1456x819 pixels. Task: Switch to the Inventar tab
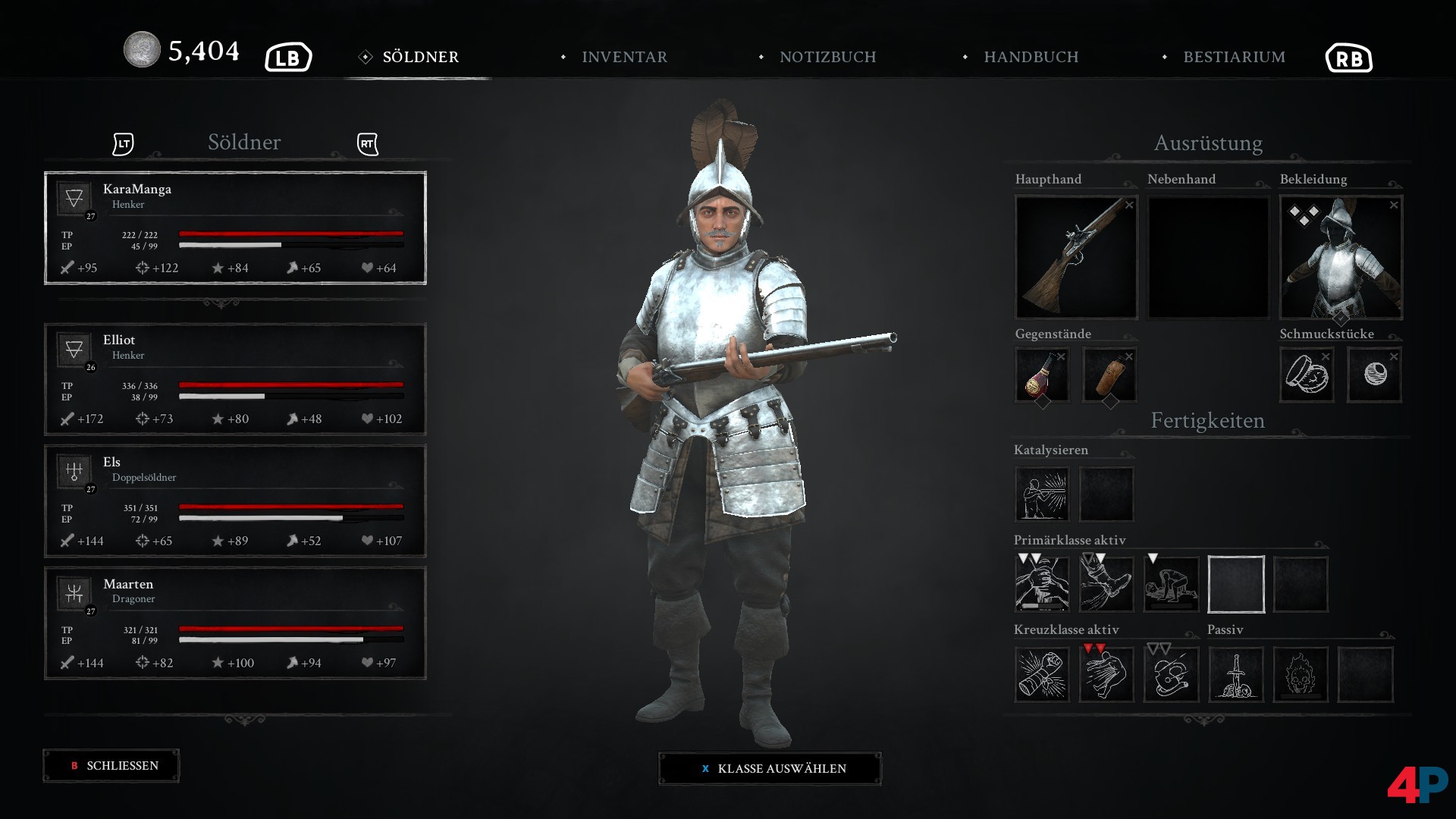click(x=623, y=57)
